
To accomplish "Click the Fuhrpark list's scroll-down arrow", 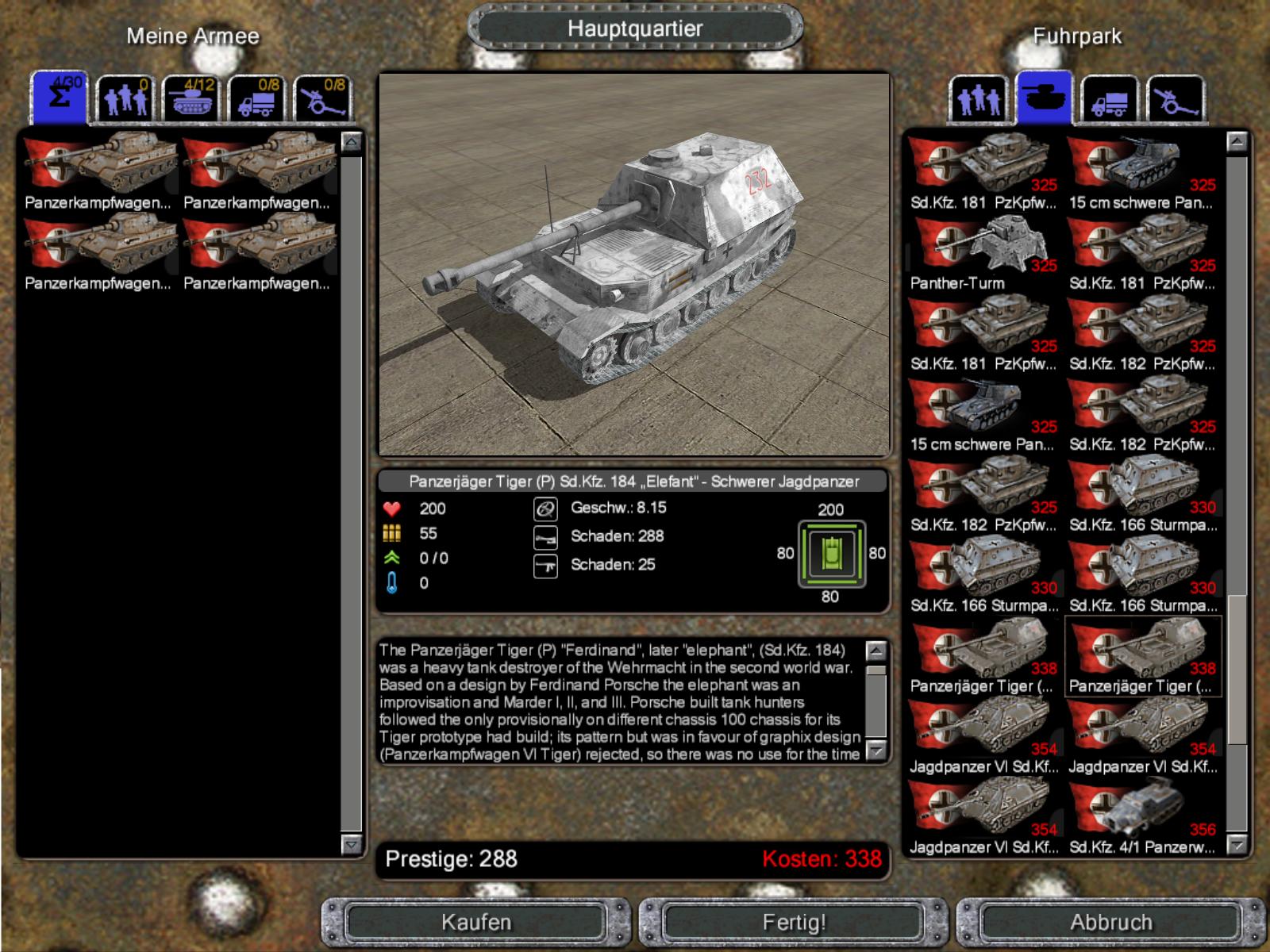I will click(x=1237, y=845).
